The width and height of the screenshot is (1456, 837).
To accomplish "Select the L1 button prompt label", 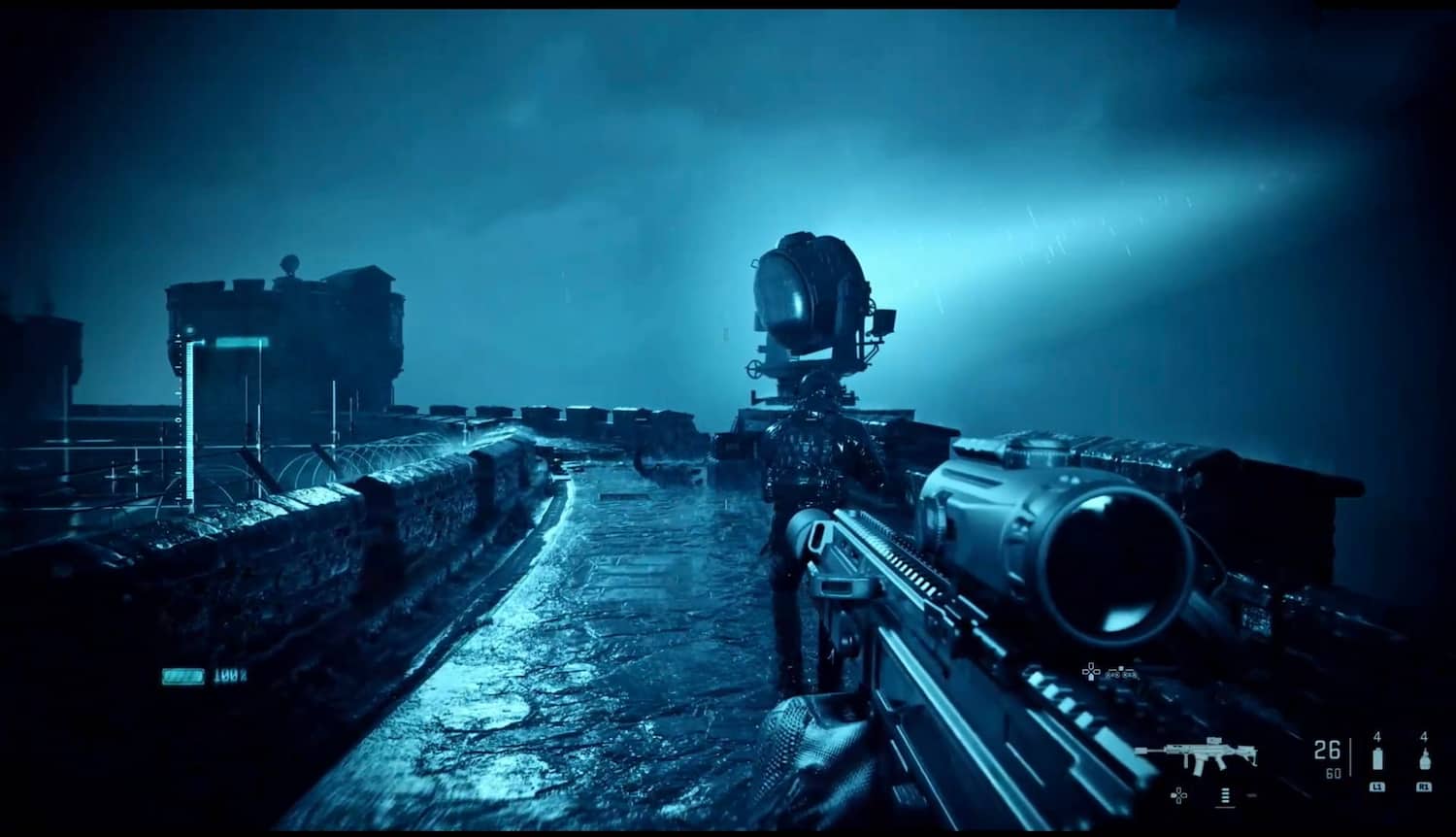I will tap(1377, 788).
